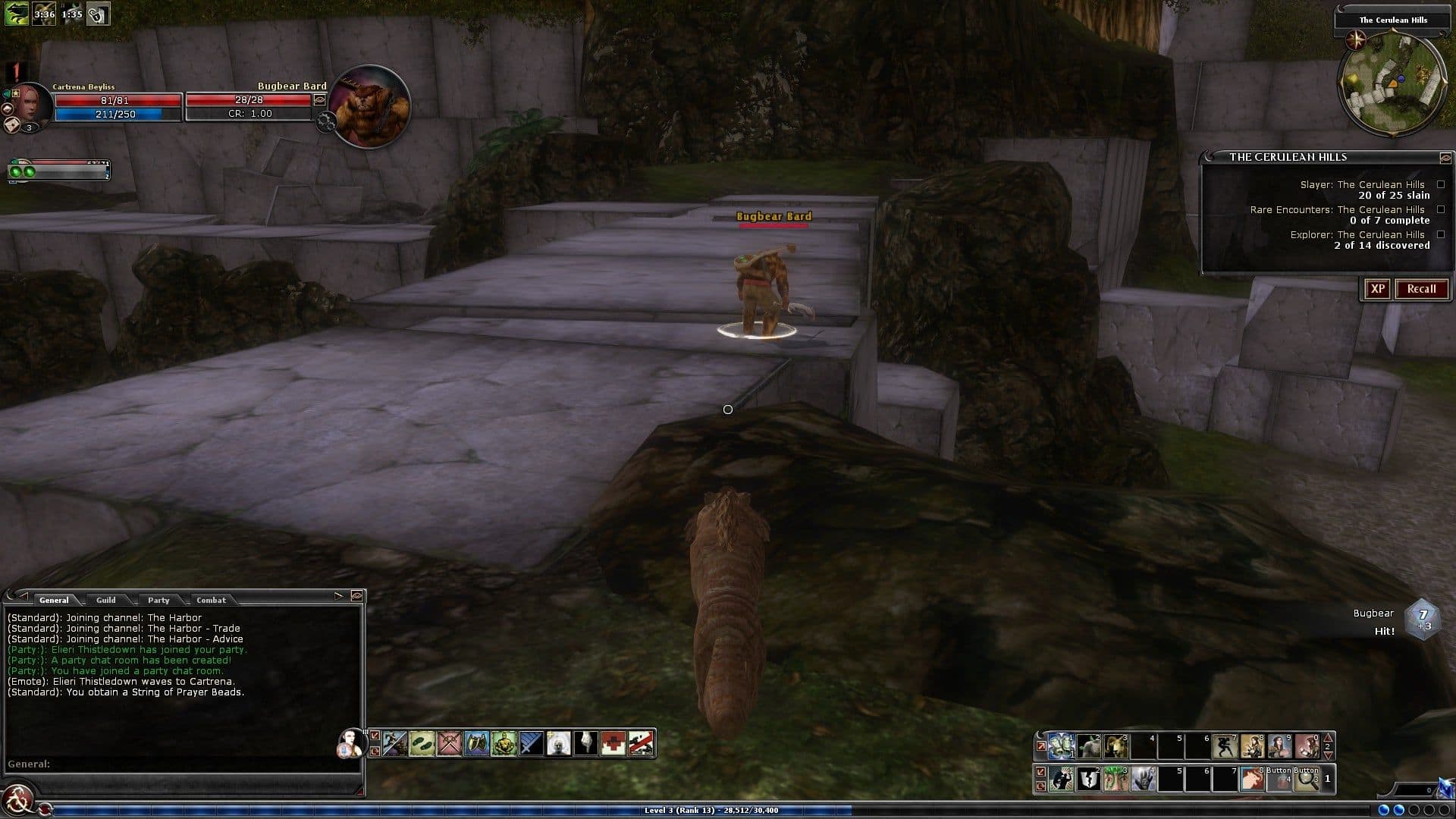Toggle the Explorer: The Cerulean Hills checkbox

pos(1441,234)
